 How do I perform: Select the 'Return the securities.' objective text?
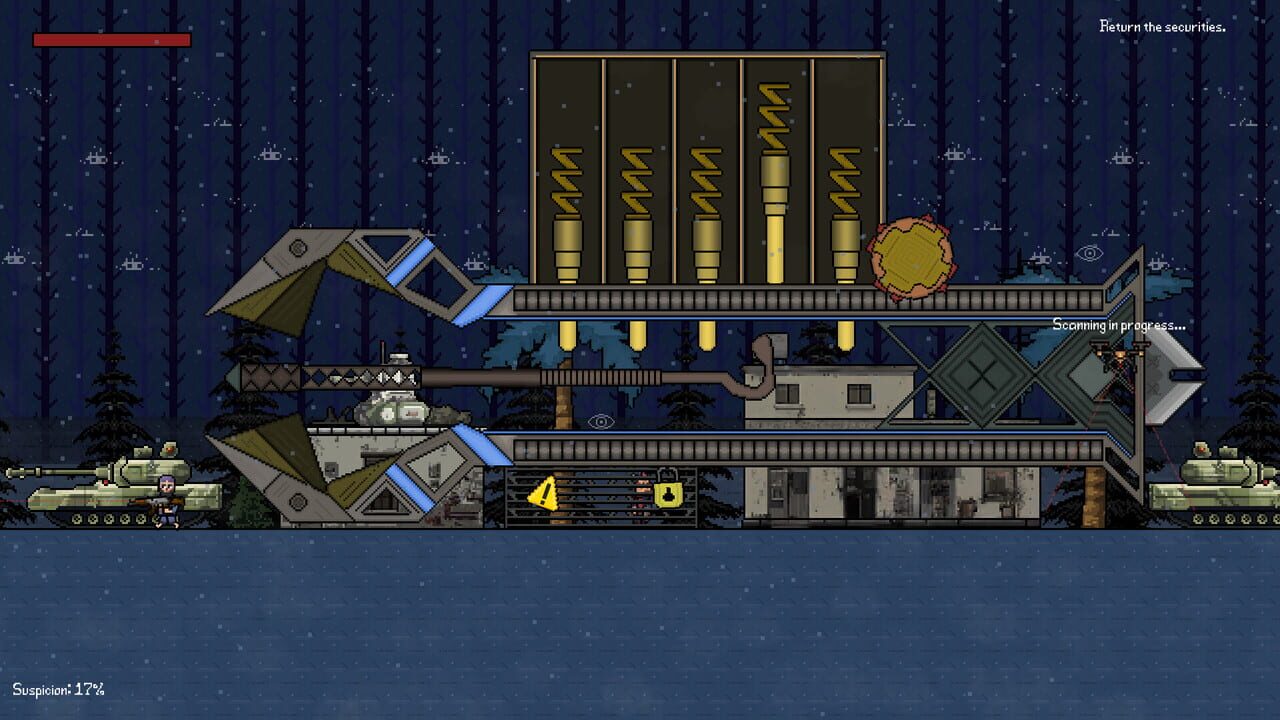tap(1162, 27)
